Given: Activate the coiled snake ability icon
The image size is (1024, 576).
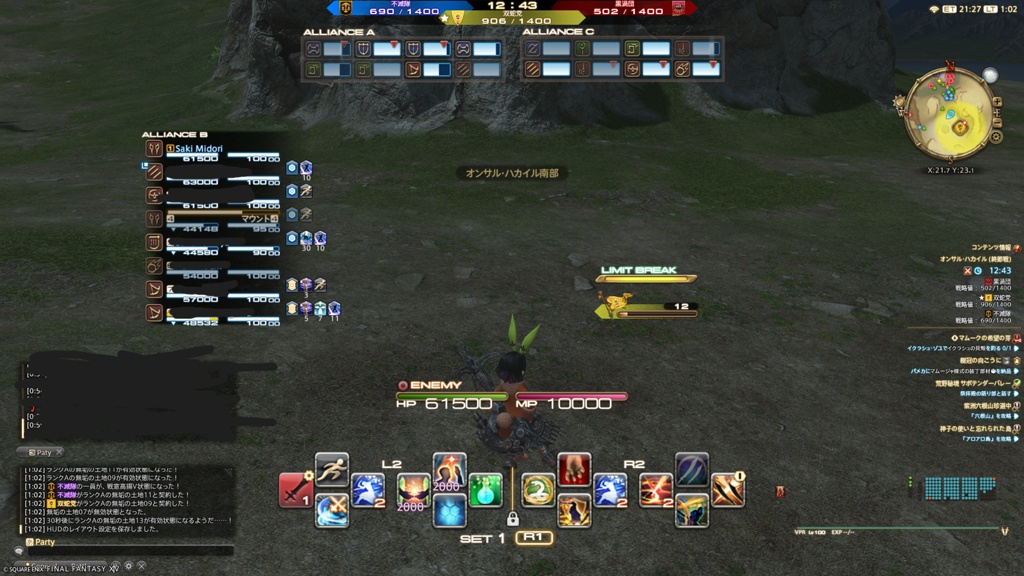Looking at the screenshot, I should click(538, 490).
